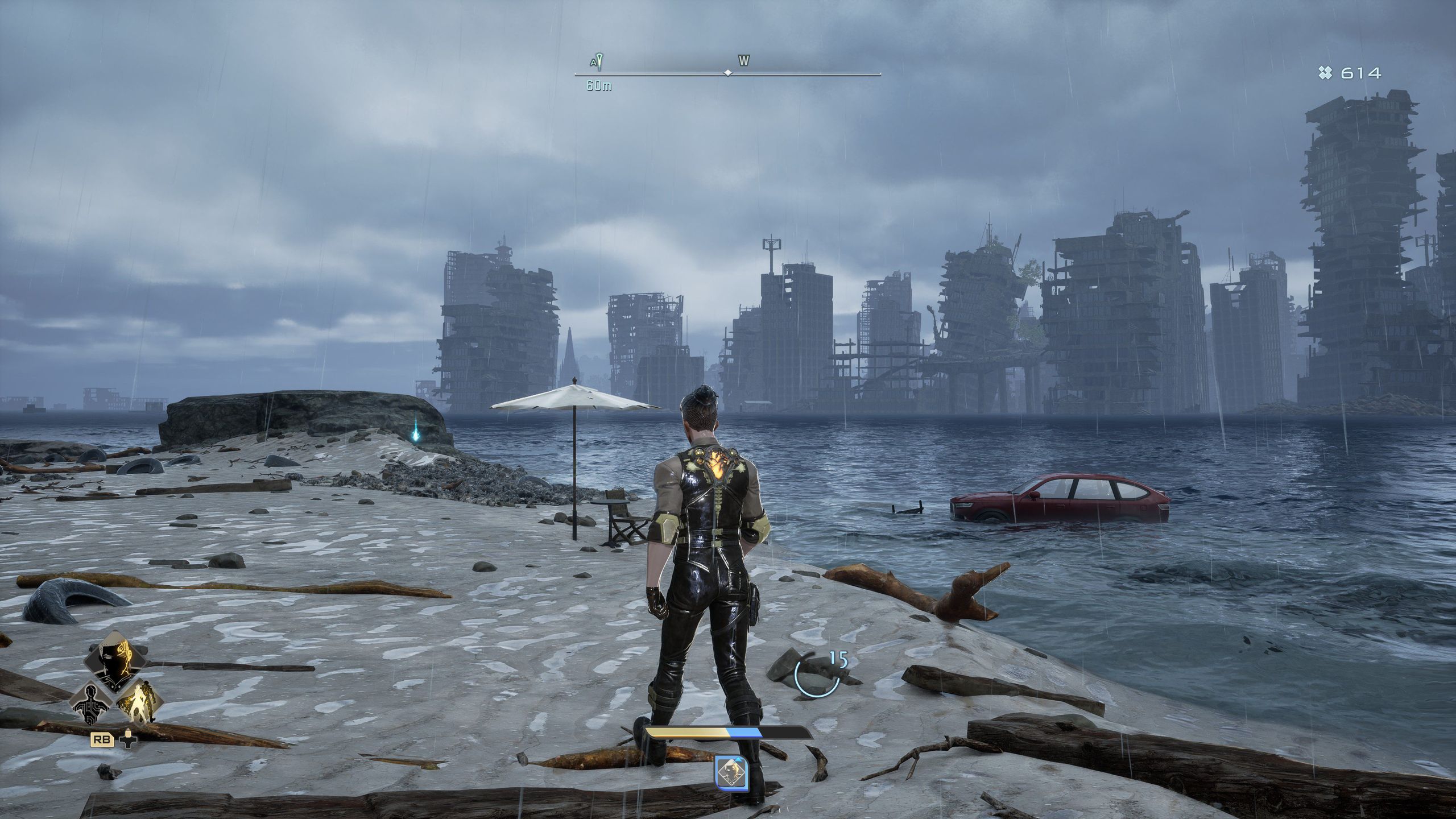Viewport: 1456px width, 819px height.
Task: Activate the glowing twin-figures form icon
Action: [x=138, y=704]
